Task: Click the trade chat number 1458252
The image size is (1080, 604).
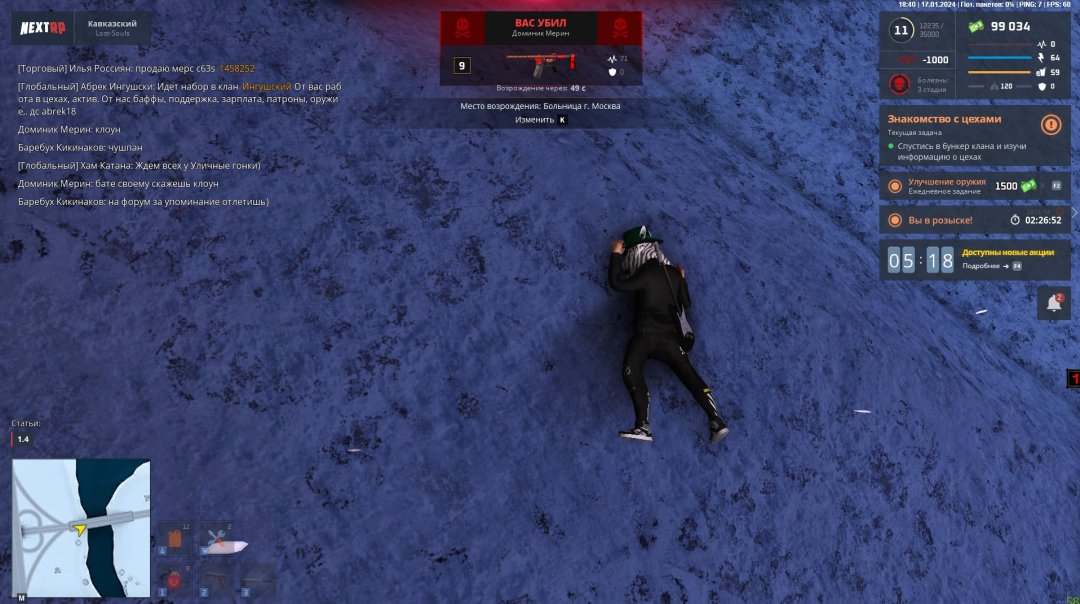Action: coord(237,68)
